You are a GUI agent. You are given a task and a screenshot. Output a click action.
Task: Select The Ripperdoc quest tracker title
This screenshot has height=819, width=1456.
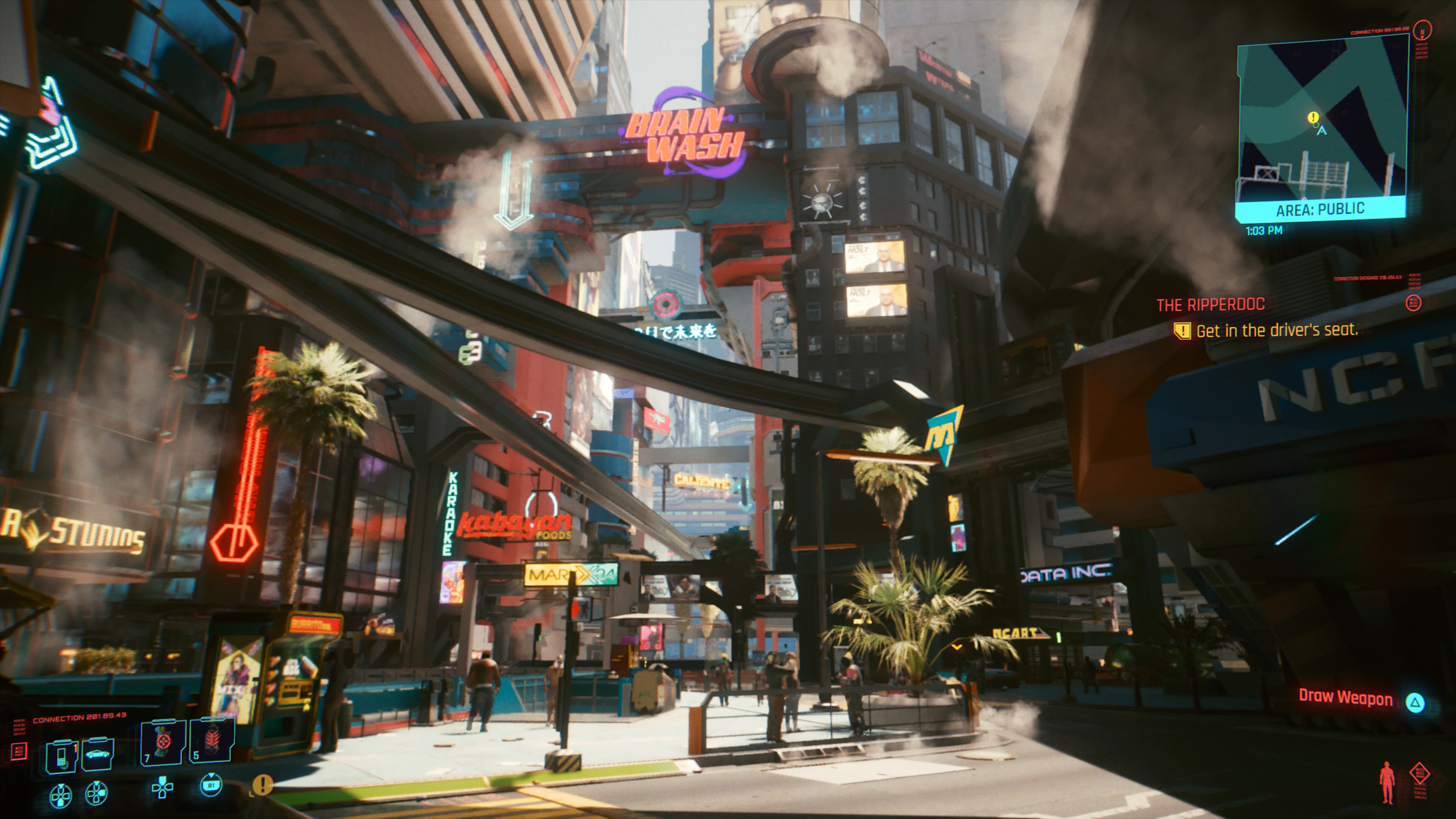(x=1210, y=305)
